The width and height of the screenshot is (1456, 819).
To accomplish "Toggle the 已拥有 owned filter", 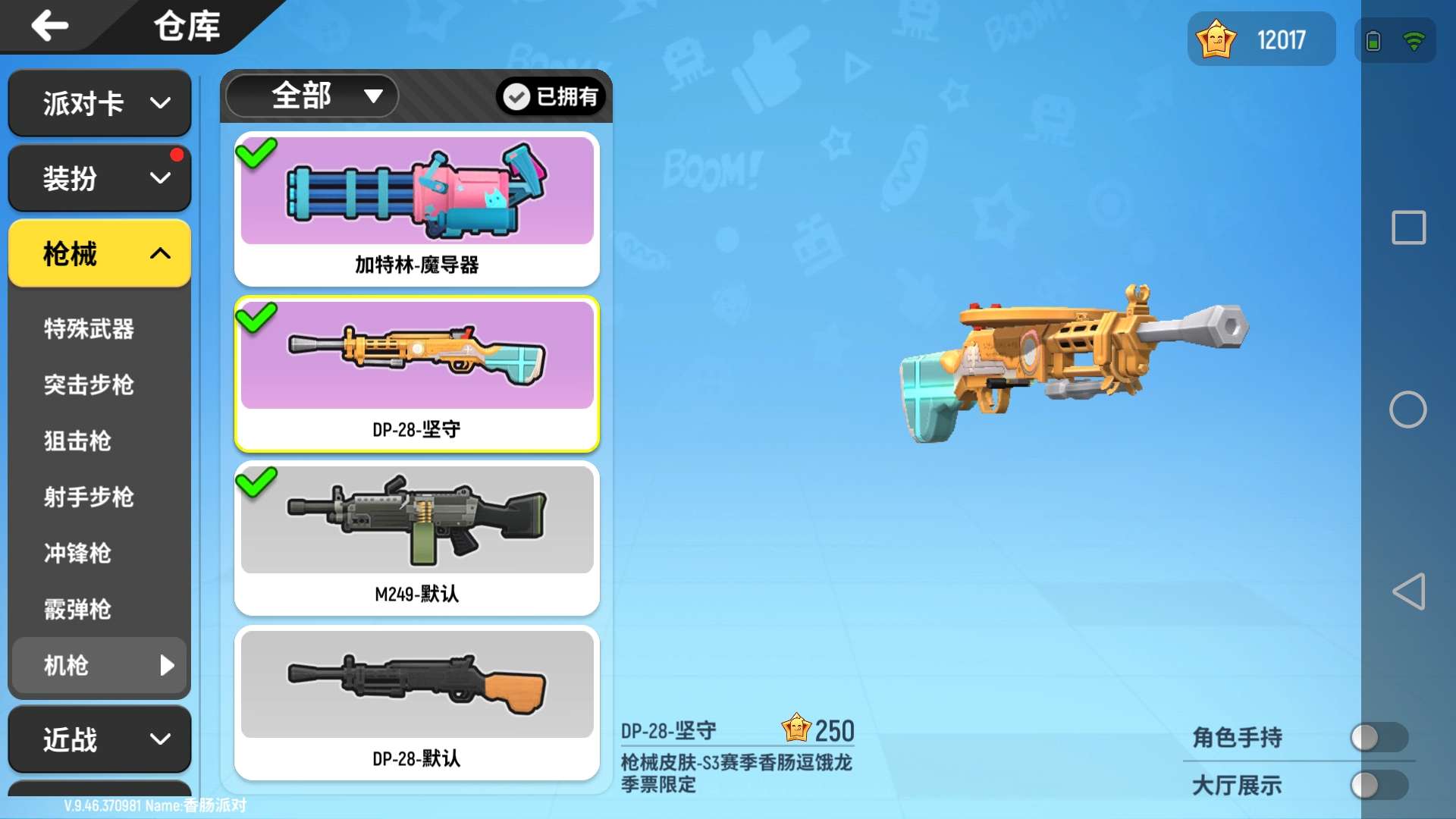I will pyautogui.click(x=549, y=96).
